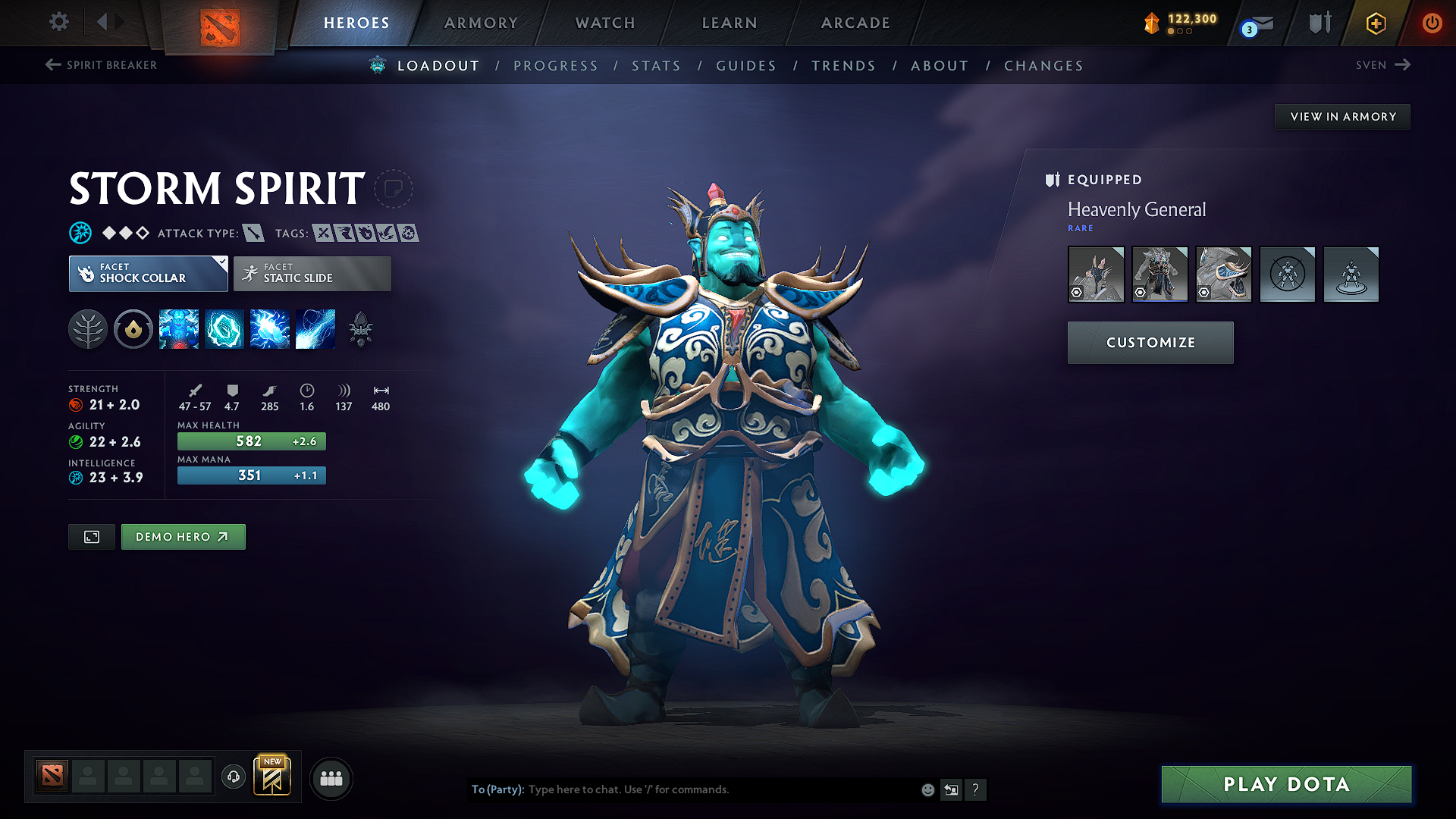
Task: Toggle the hero loadout expand view button
Action: point(91,536)
